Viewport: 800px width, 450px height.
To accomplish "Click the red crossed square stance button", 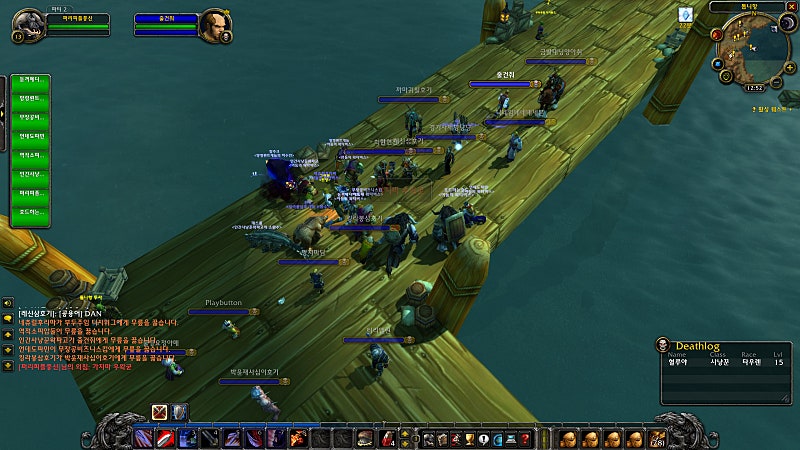I will 159,412.
